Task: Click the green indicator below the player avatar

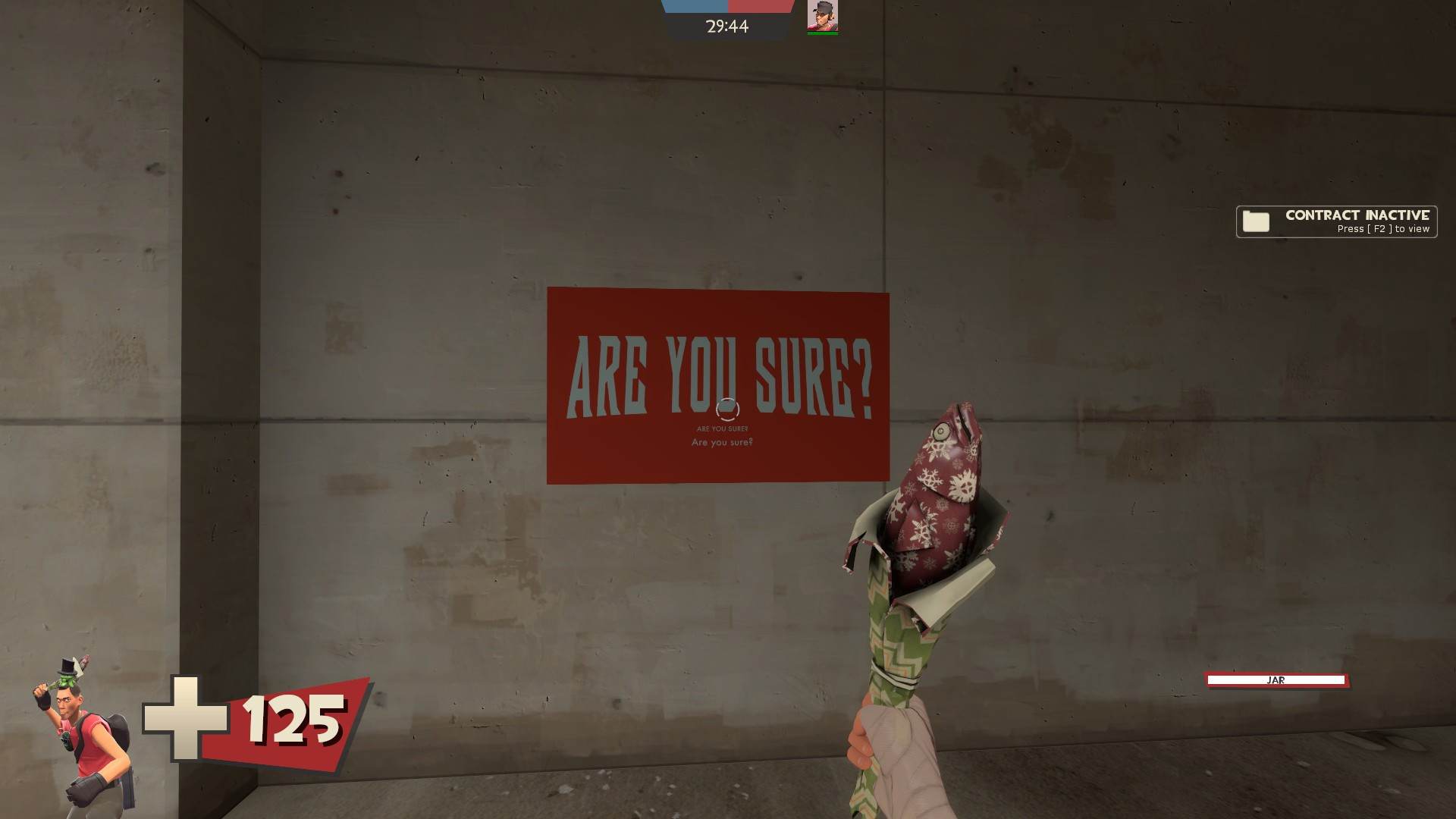Action: tap(824, 35)
